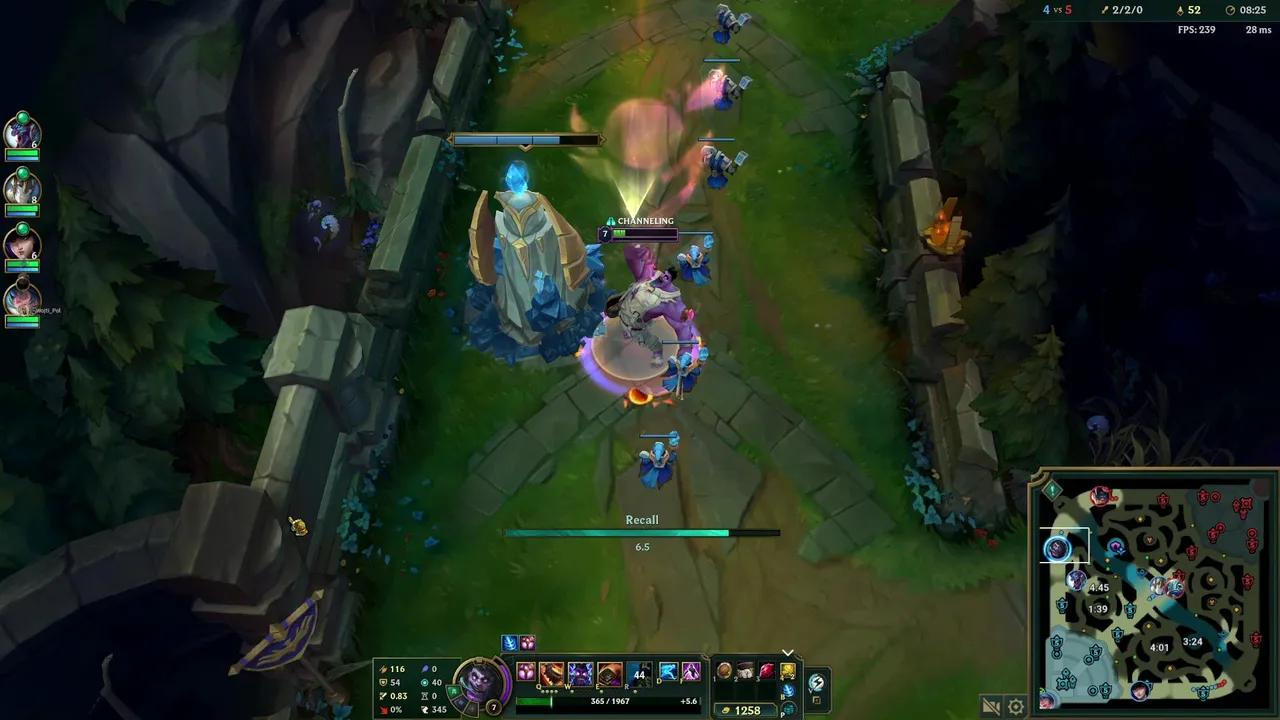Toggle the camera record icon beside the settings gear
Screen dimensions: 1280x720
(x=990, y=704)
